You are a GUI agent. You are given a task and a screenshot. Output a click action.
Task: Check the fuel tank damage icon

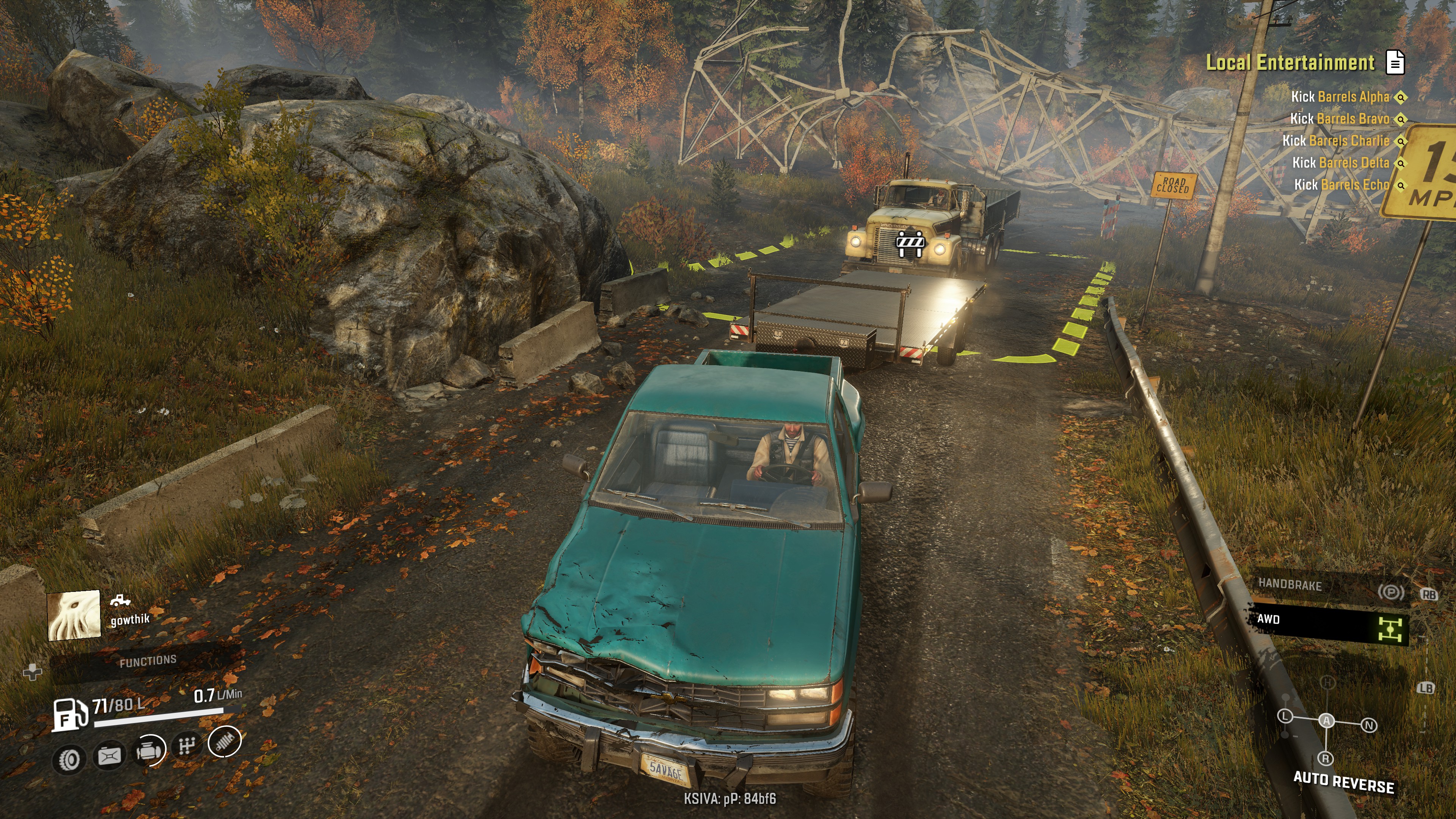point(110,756)
